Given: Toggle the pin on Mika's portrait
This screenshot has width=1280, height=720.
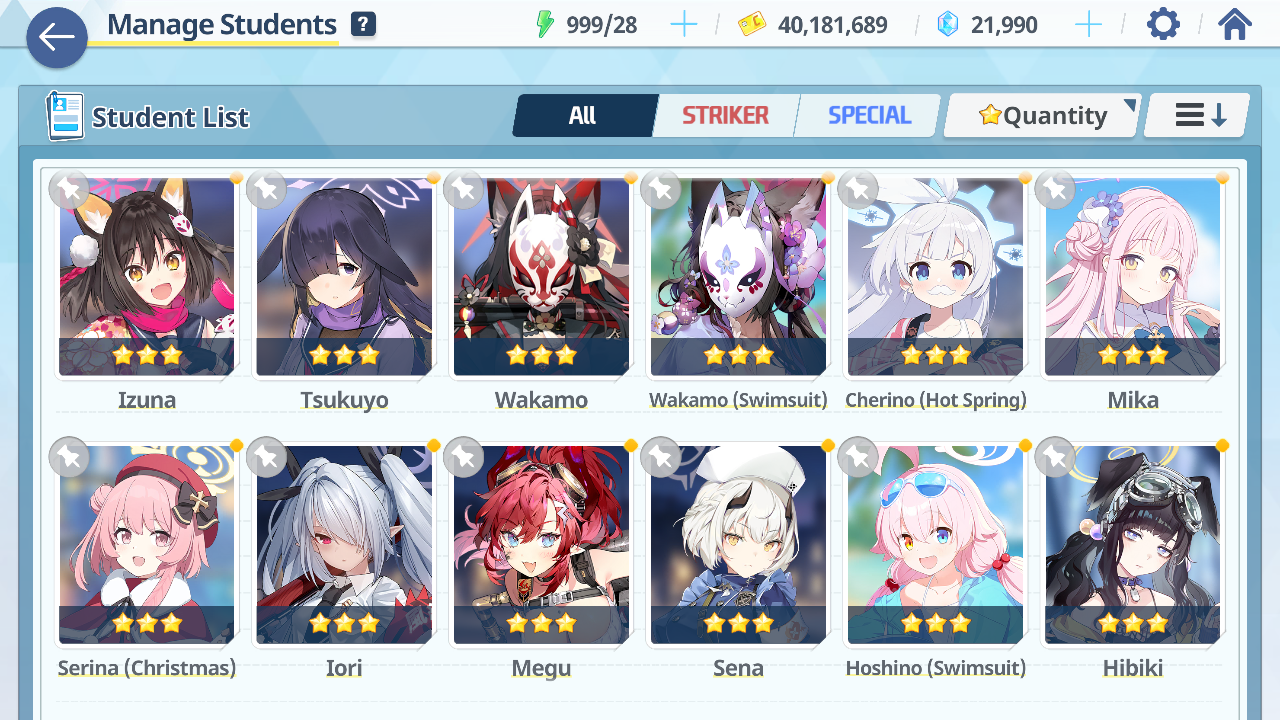Looking at the screenshot, I should click(1054, 189).
